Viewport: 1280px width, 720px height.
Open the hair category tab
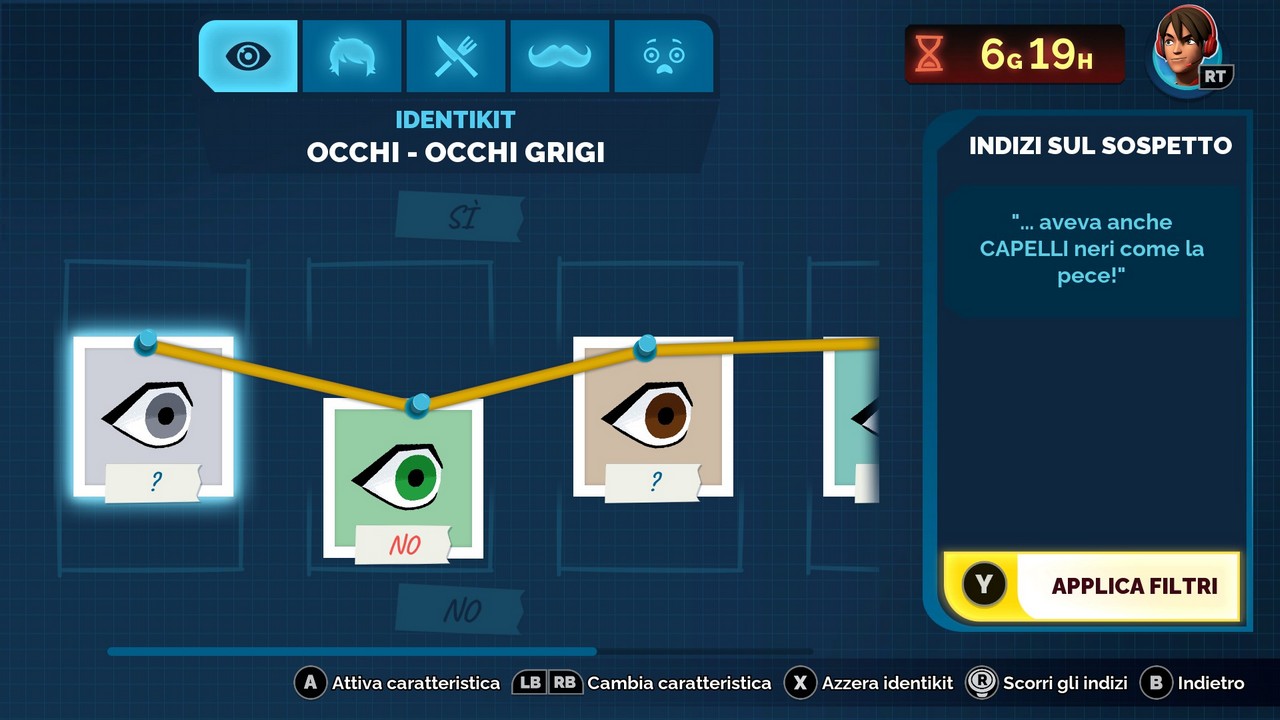coord(352,56)
